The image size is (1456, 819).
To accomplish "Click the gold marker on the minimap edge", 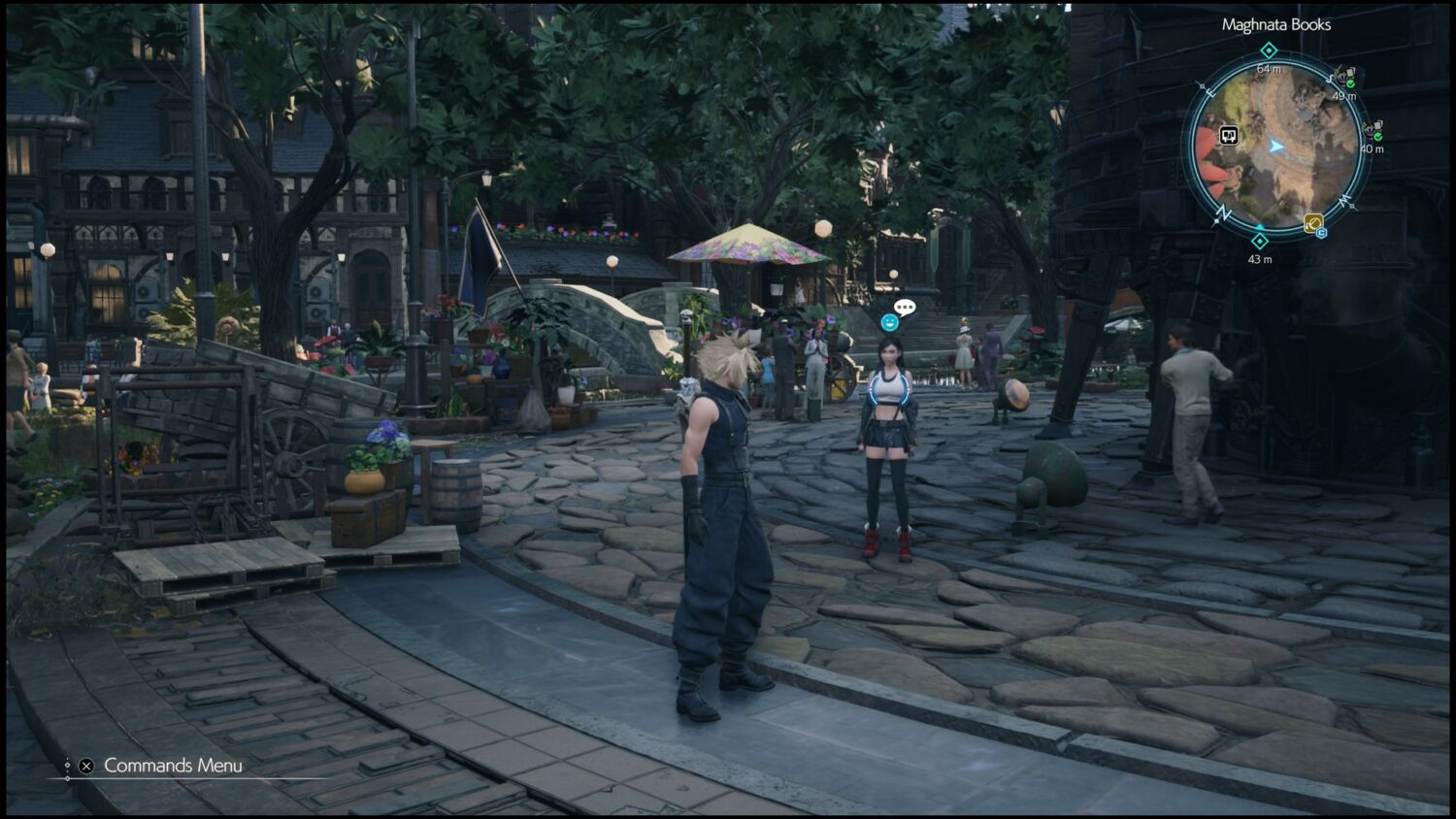I will 1313,223.
